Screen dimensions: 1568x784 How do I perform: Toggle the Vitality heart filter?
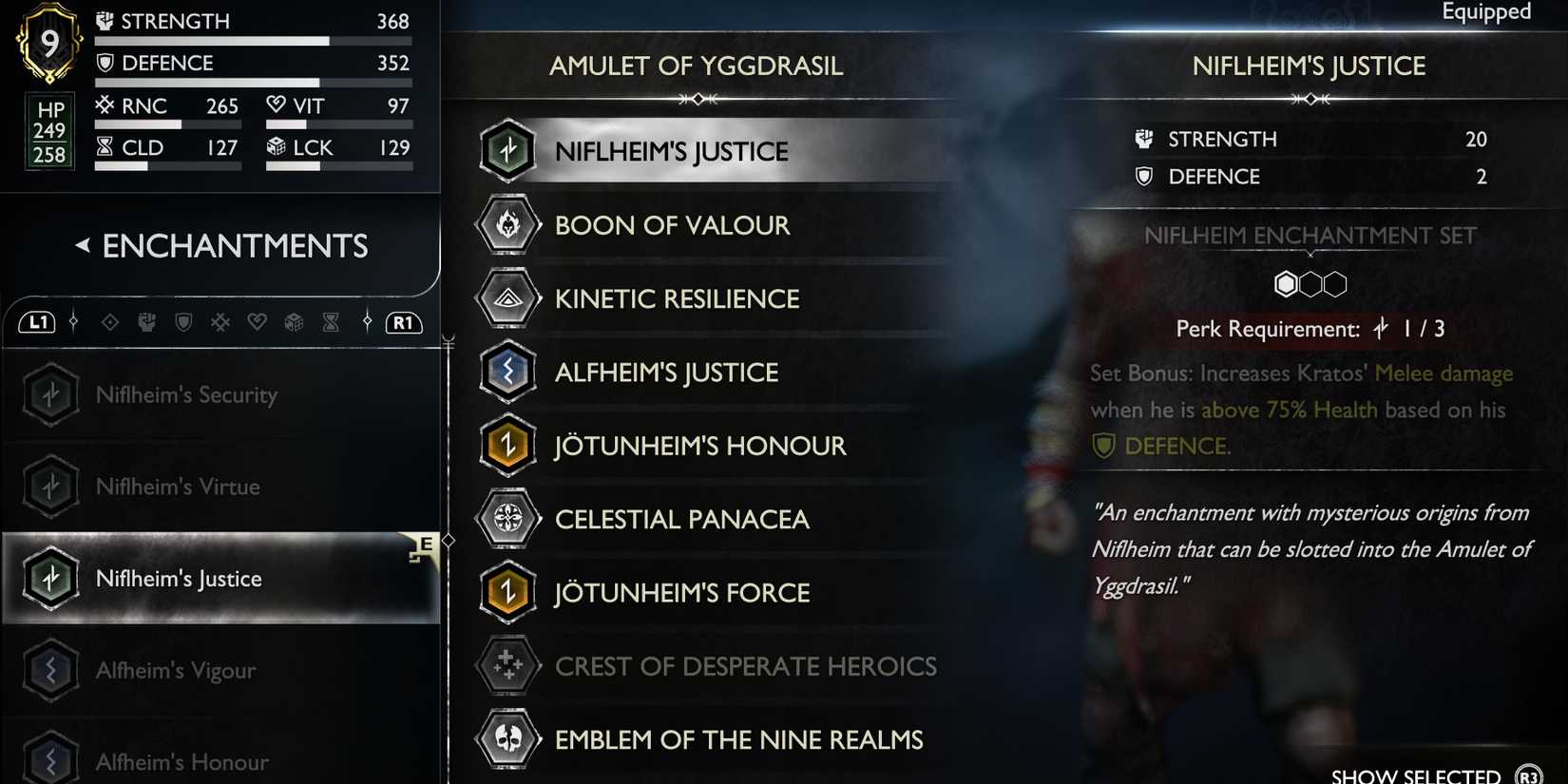257,323
